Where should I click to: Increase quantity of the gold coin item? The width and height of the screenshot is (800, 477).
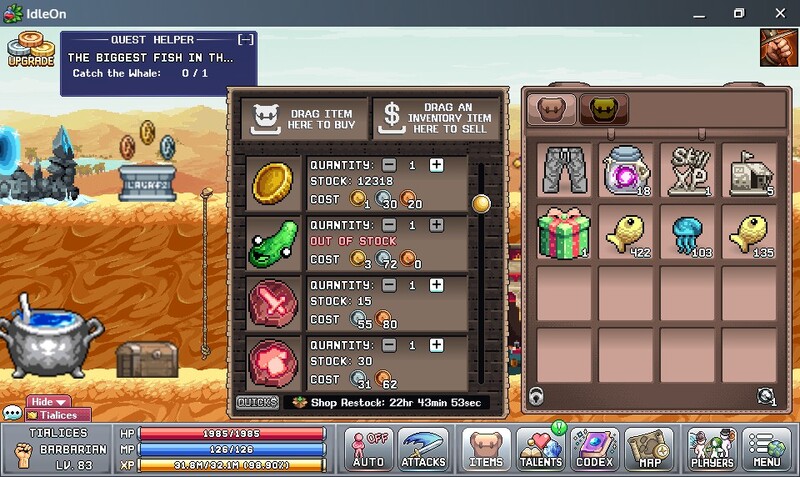[436, 165]
